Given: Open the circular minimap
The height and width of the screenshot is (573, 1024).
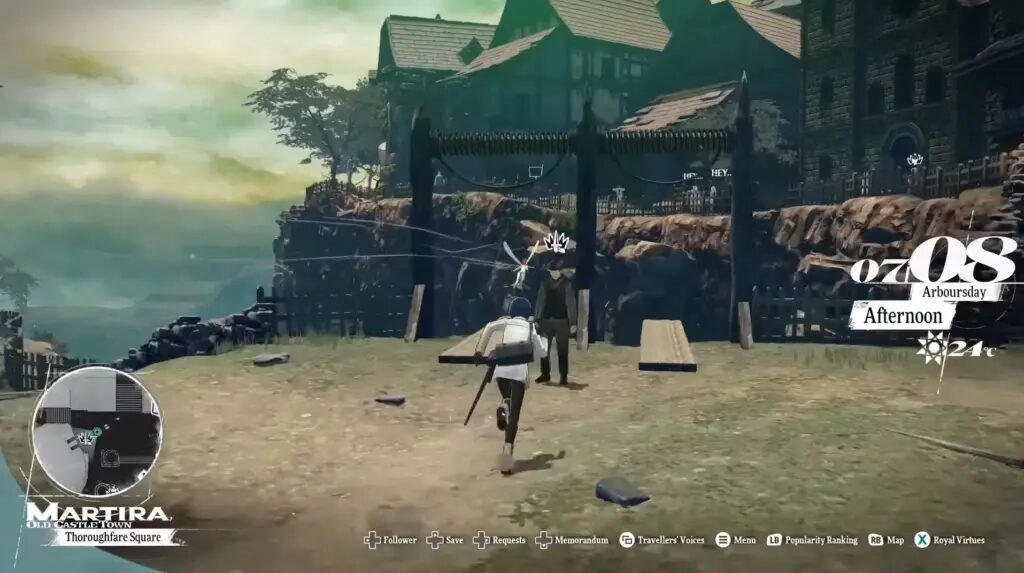Looking at the screenshot, I should (96, 431).
